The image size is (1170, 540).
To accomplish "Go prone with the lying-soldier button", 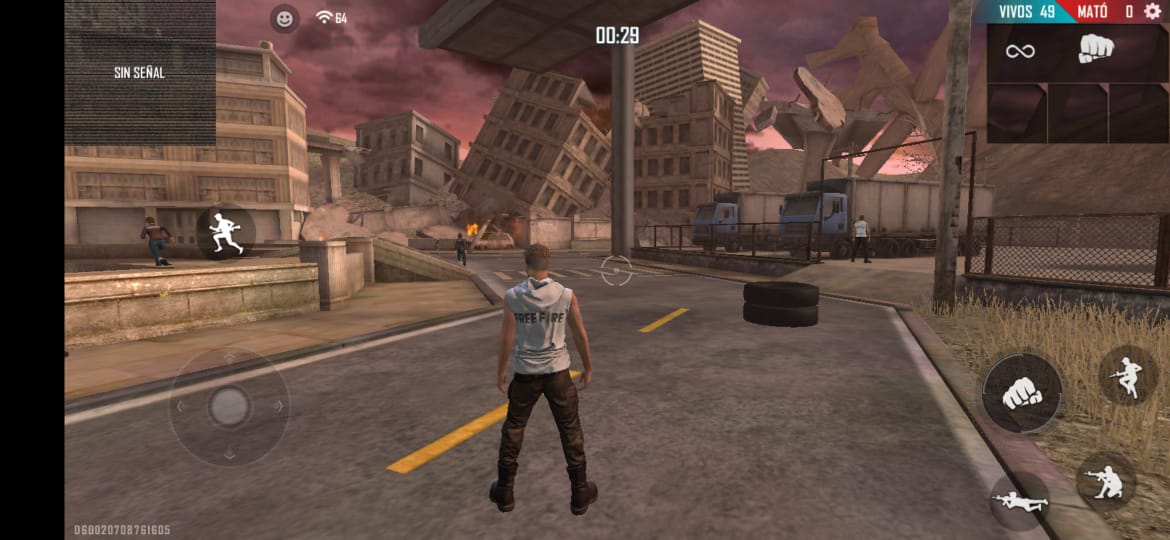I will [1019, 501].
